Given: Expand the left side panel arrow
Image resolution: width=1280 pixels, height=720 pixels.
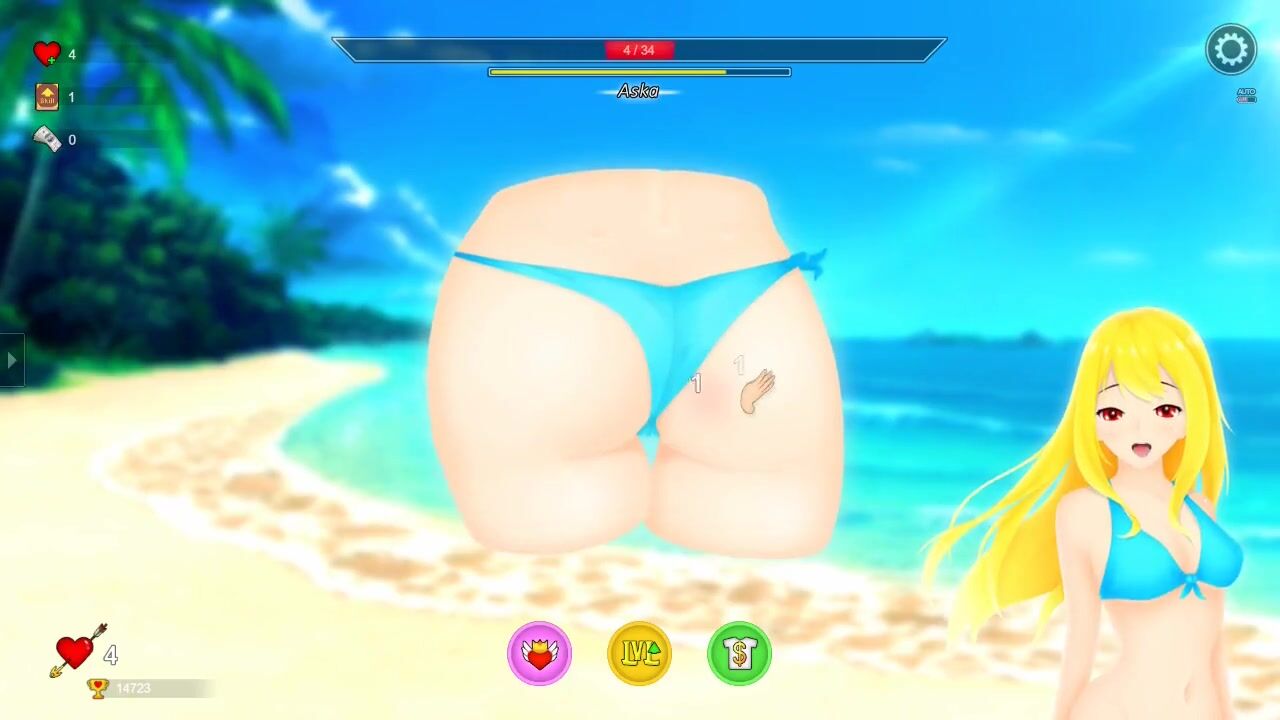Looking at the screenshot, I should 11,360.
